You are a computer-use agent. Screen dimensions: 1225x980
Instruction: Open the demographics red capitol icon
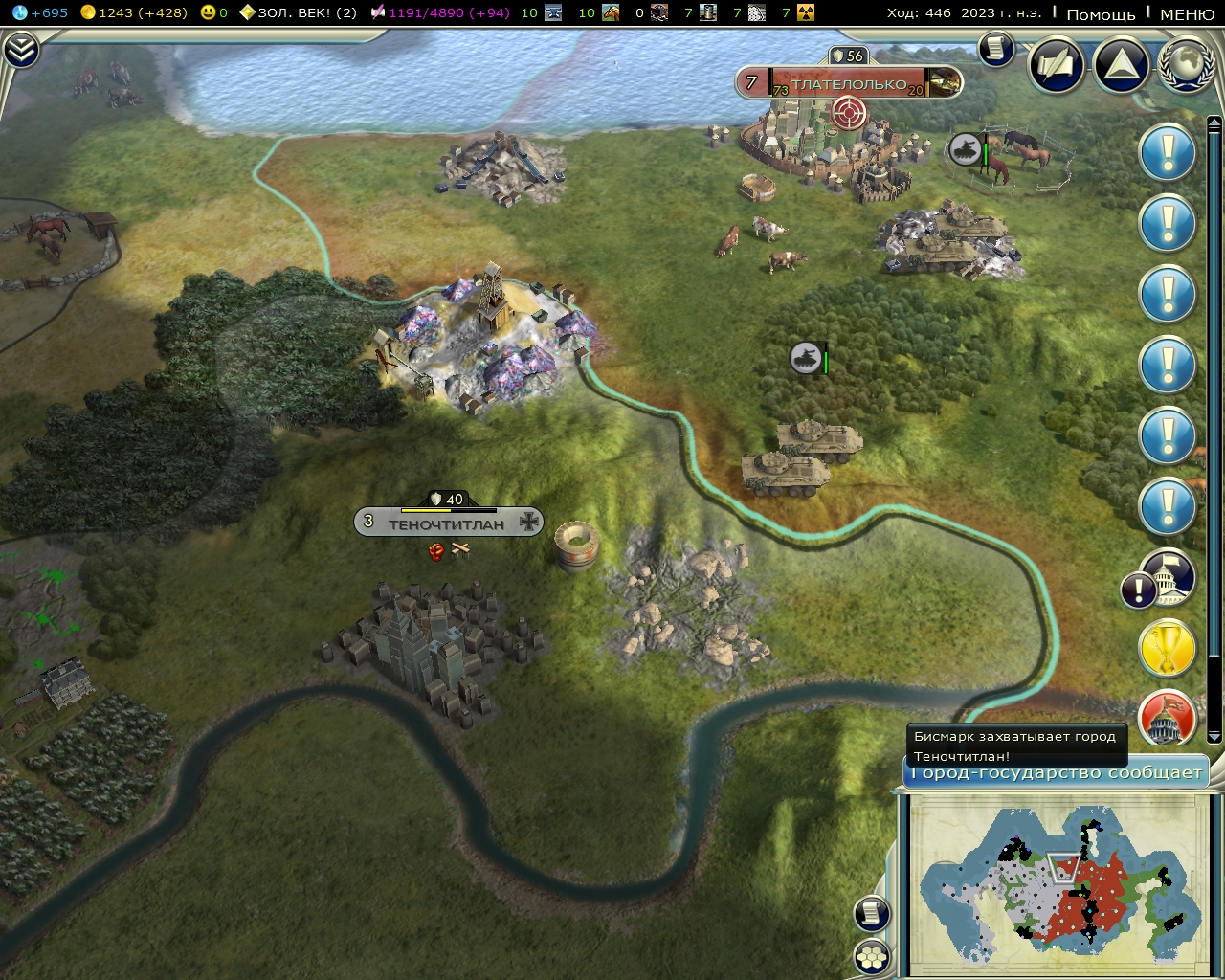(x=1167, y=718)
